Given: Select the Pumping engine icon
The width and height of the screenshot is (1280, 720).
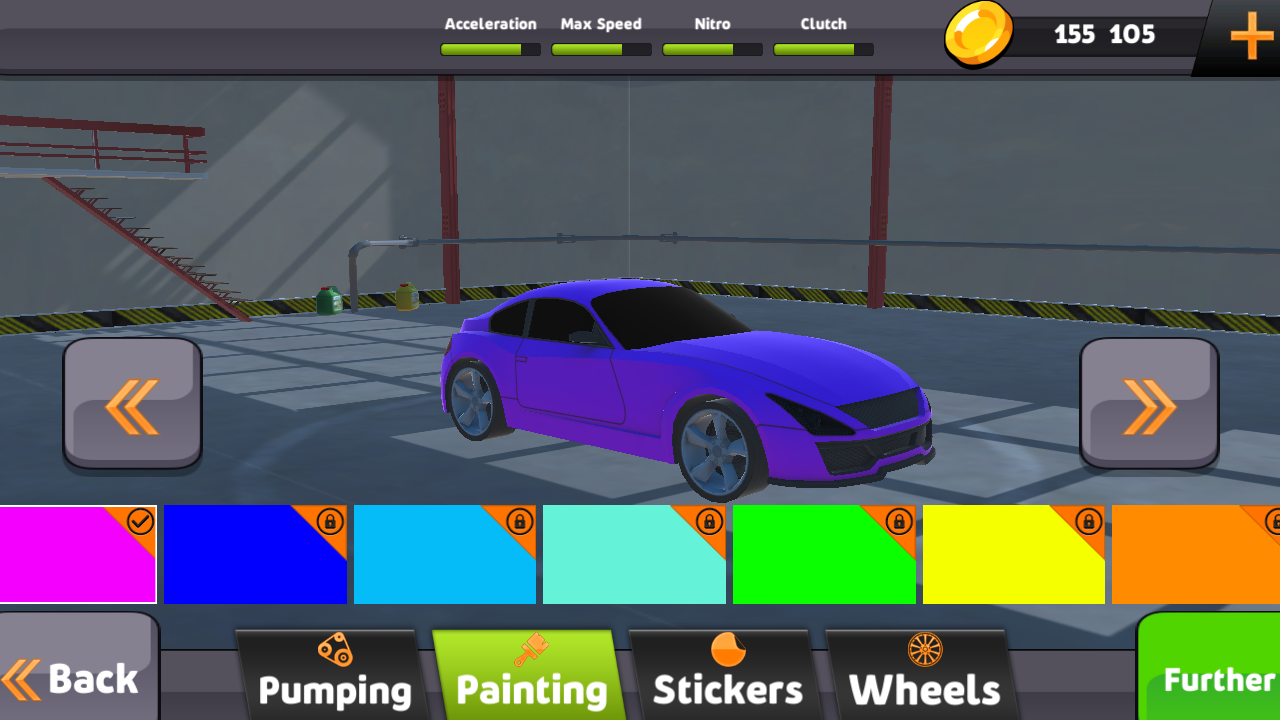Looking at the screenshot, I should pos(334,647).
